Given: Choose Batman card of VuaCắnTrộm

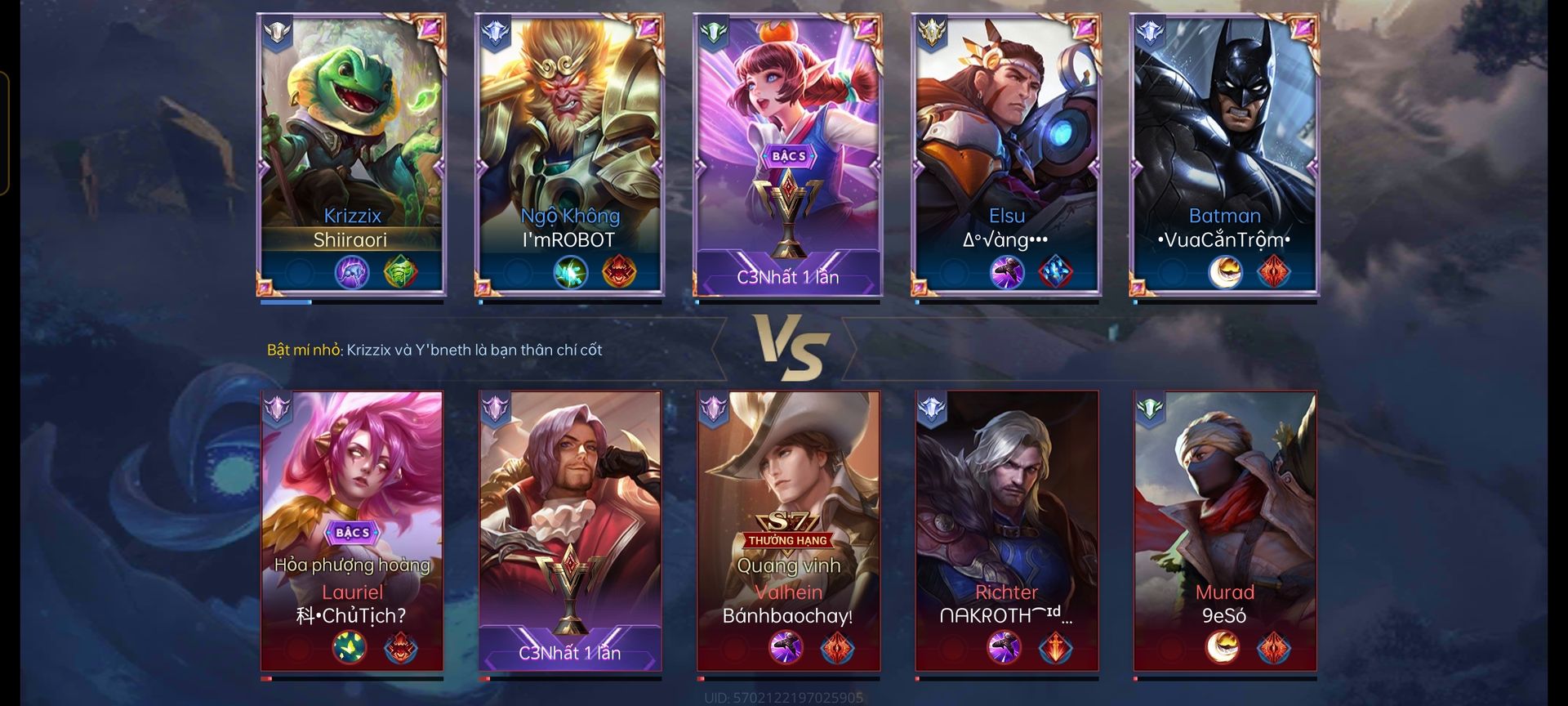Looking at the screenshot, I should (x=1224, y=155).
